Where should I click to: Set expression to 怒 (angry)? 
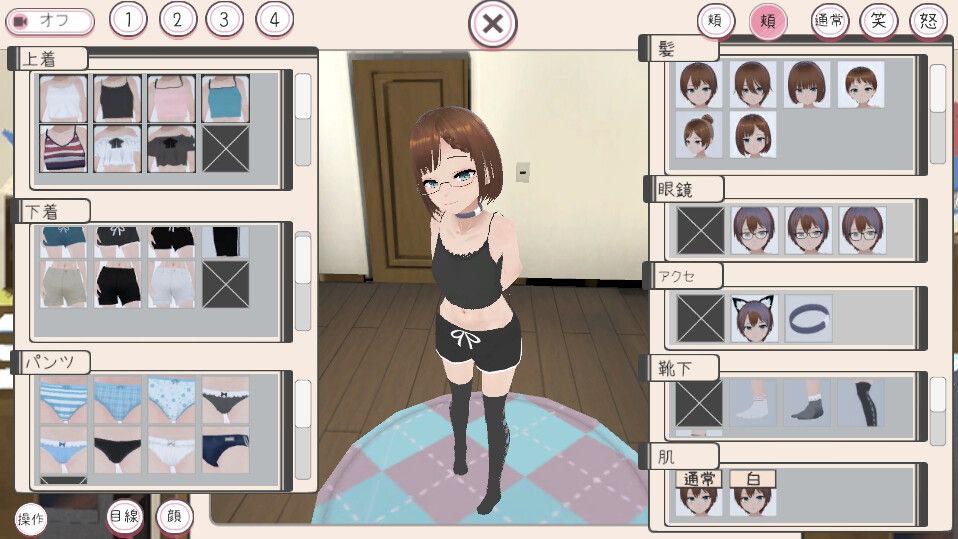(x=928, y=21)
